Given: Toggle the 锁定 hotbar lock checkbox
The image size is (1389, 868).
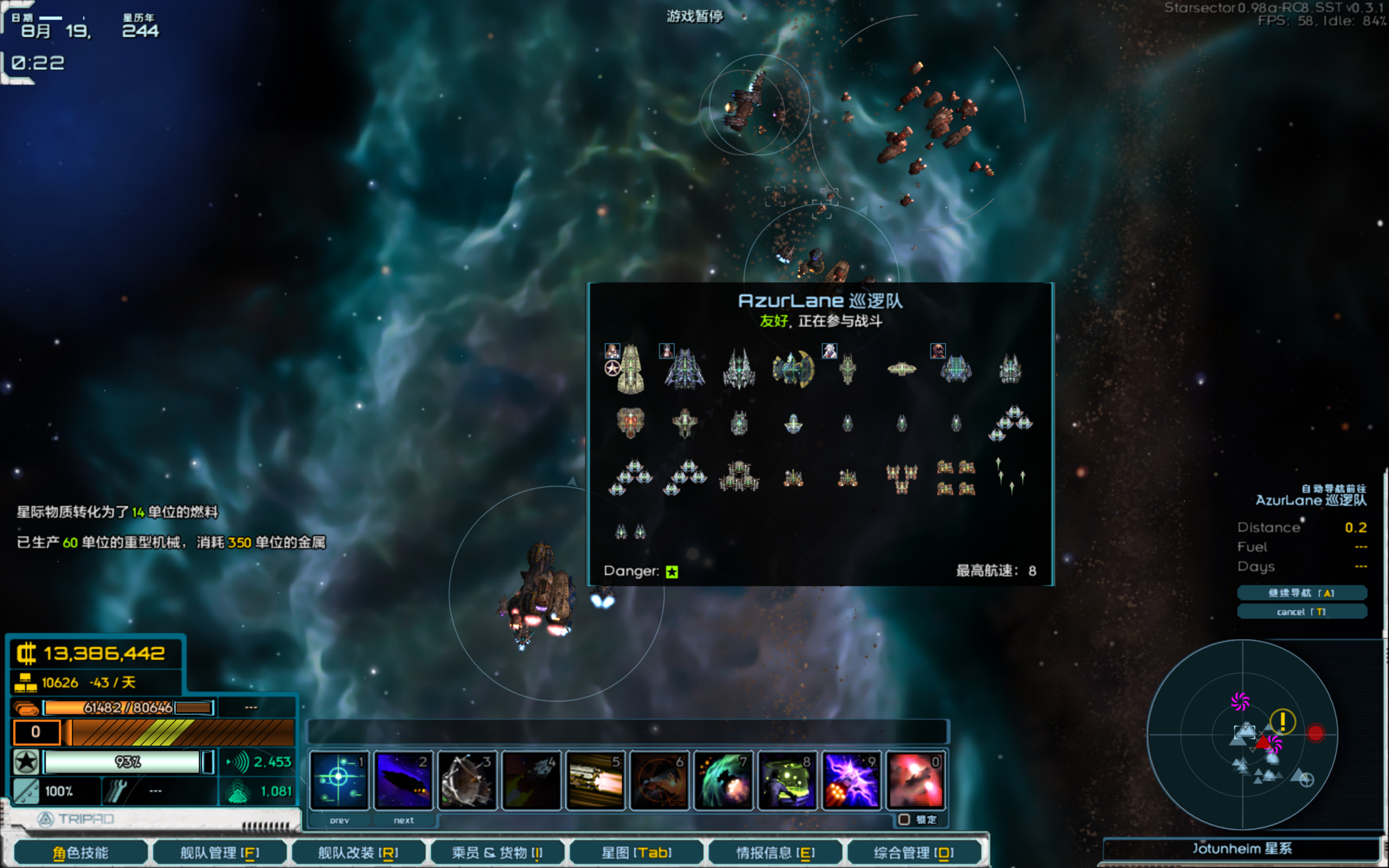Looking at the screenshot, I should coord(906,820).
